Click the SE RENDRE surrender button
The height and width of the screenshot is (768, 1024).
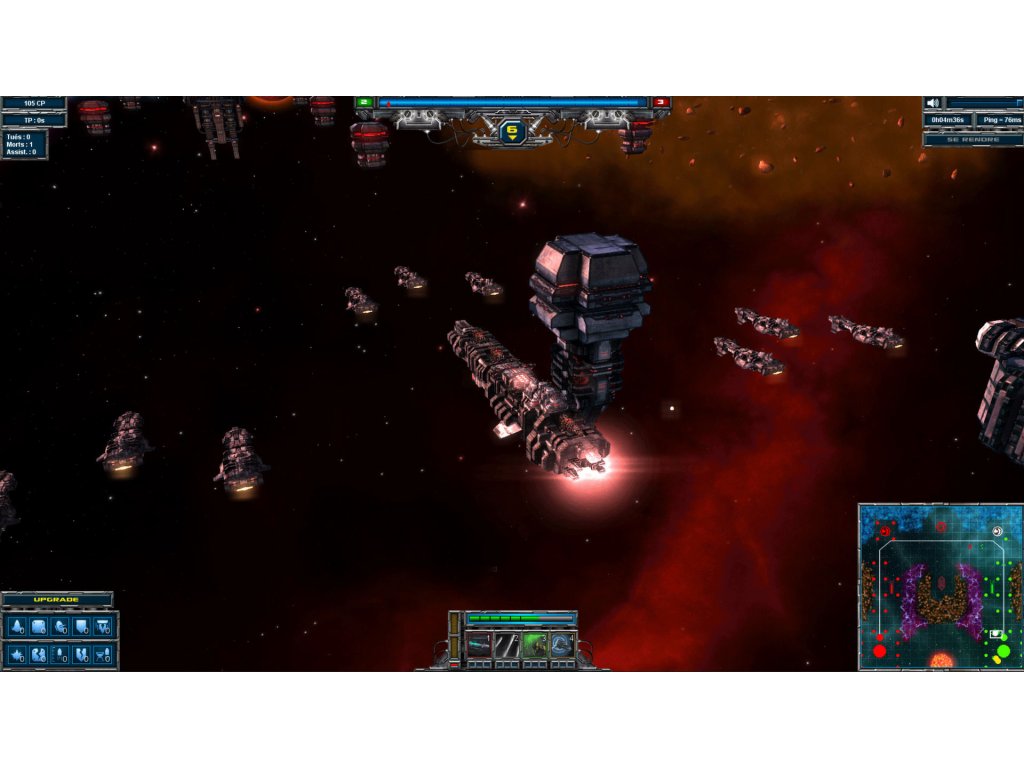click(x=972, y=139)
